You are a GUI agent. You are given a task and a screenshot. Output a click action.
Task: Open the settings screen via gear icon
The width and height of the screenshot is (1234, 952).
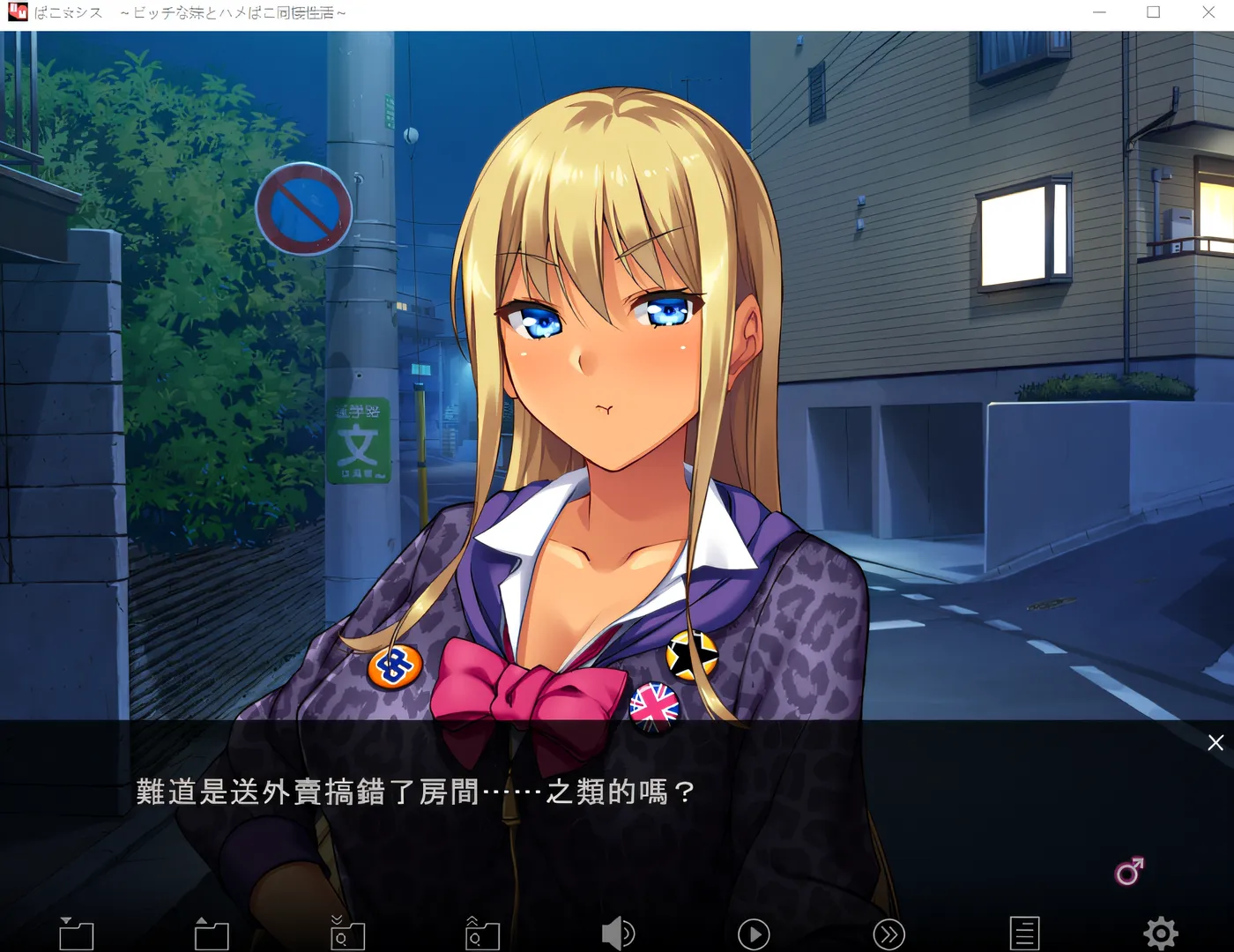click(1161, 932)
